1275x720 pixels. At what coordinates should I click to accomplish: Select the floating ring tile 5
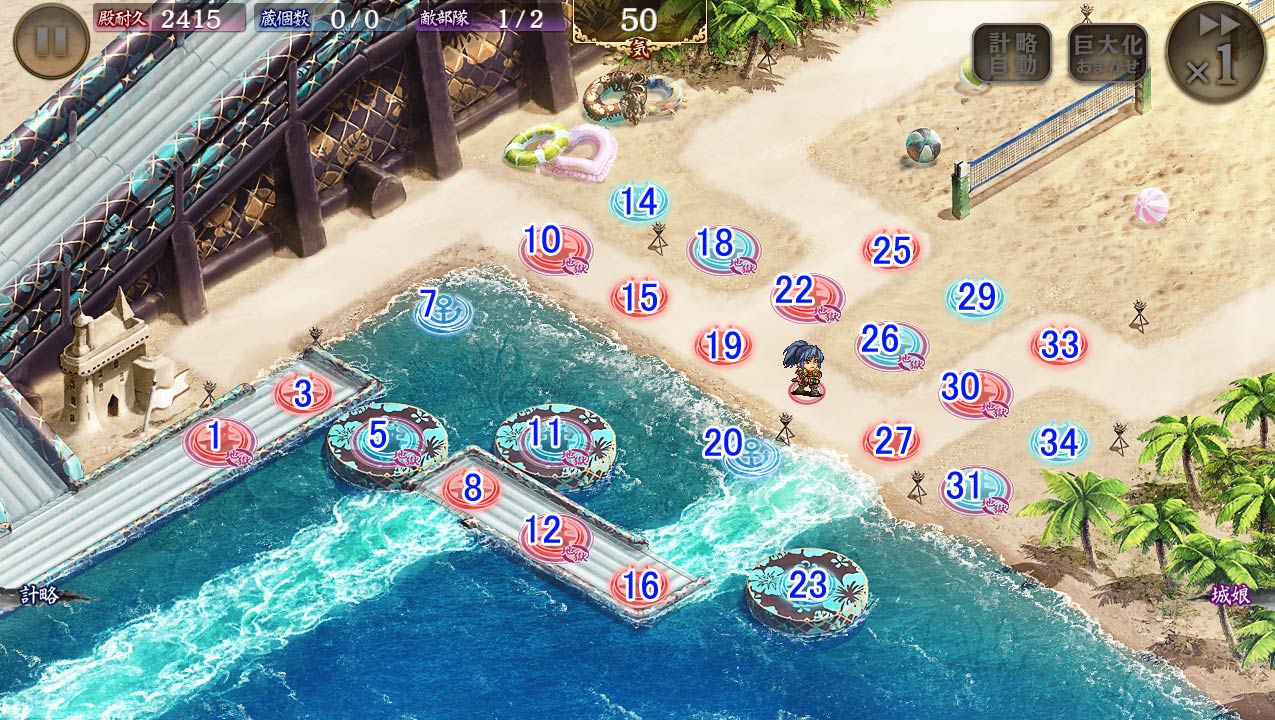coord(386,440)
